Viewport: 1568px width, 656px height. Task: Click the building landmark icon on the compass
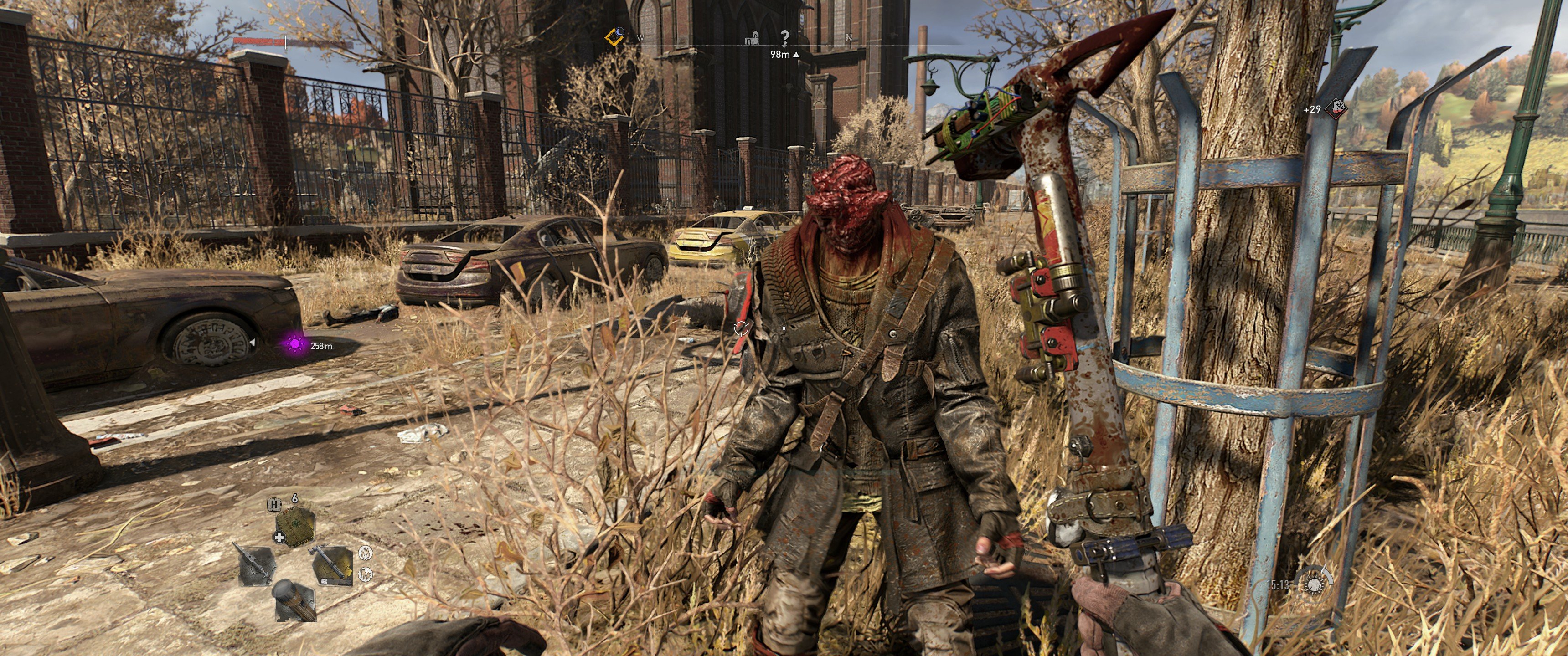tap(753, 38)
